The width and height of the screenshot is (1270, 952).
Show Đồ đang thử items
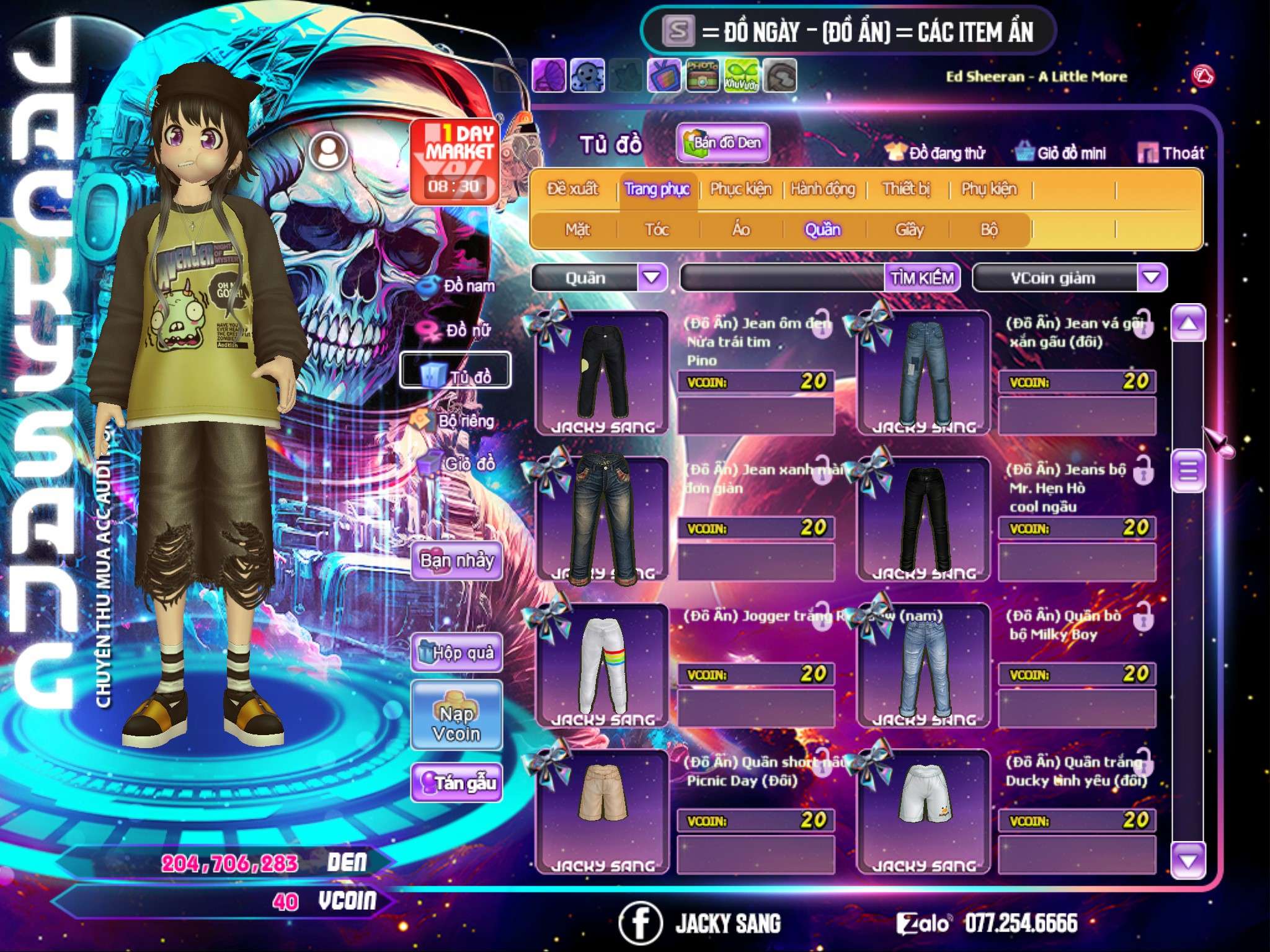pos(935,153)
